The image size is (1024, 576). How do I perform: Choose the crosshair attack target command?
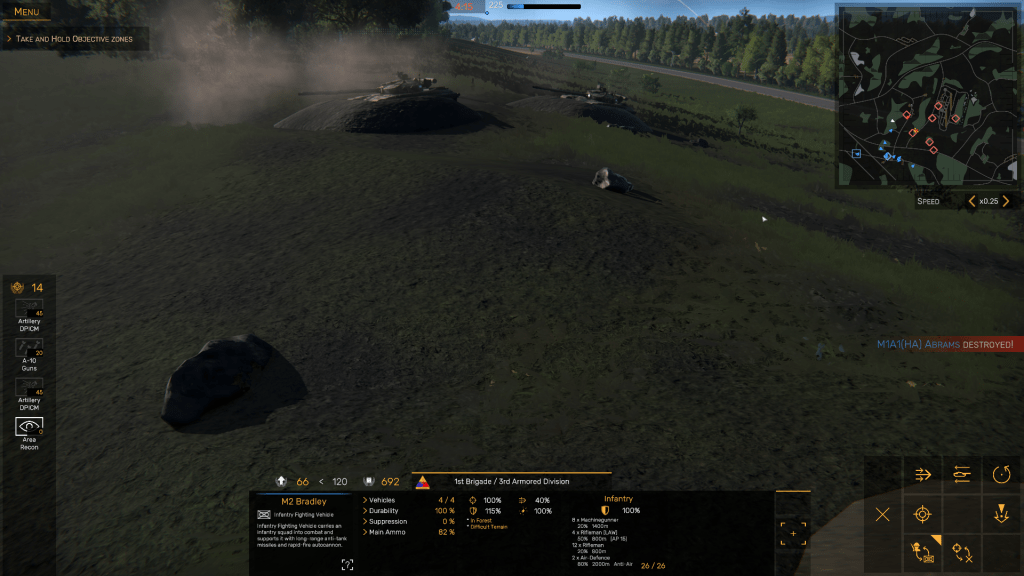923,515
